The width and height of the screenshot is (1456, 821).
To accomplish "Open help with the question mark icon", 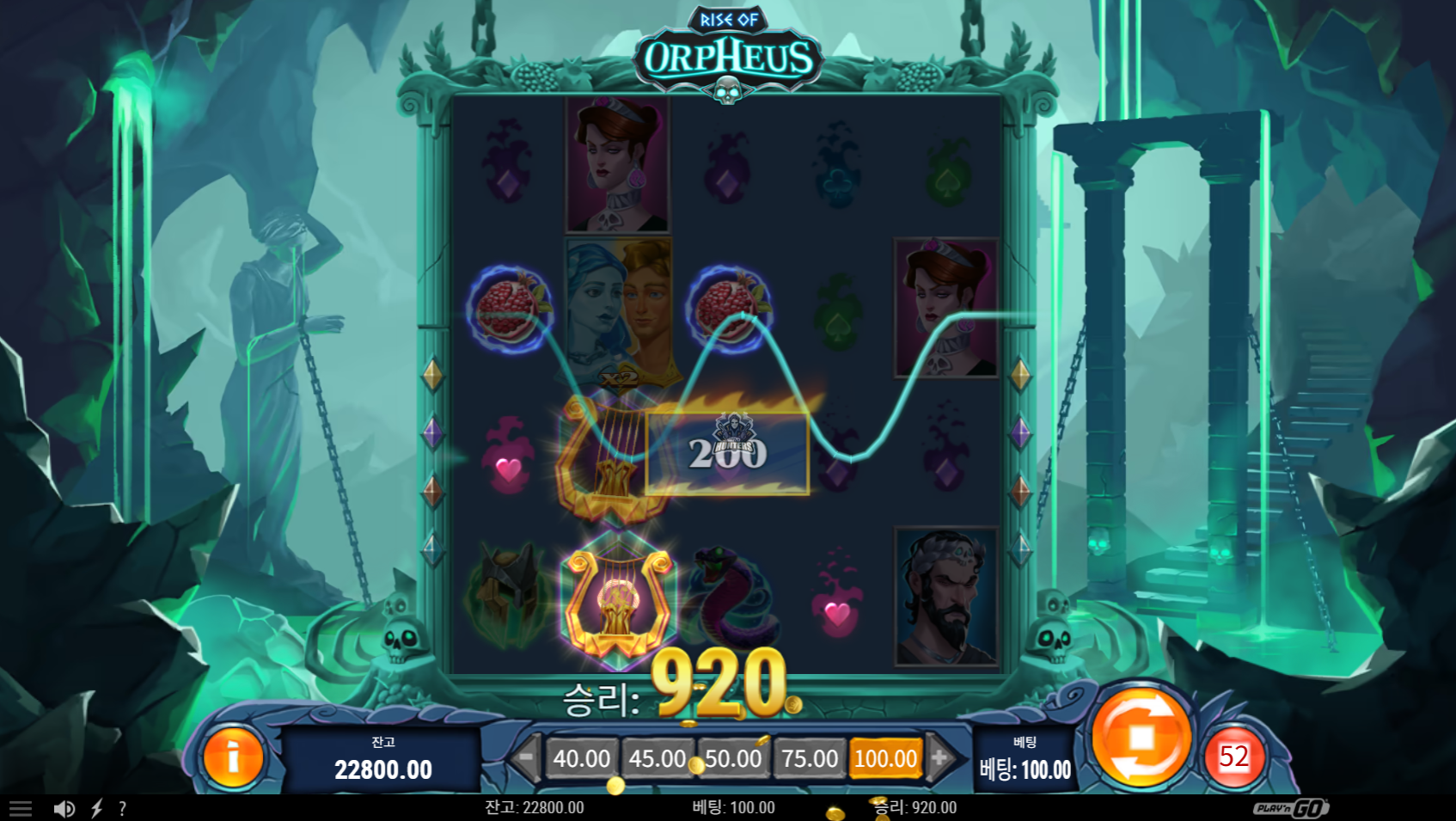I will tap(123, 808).
